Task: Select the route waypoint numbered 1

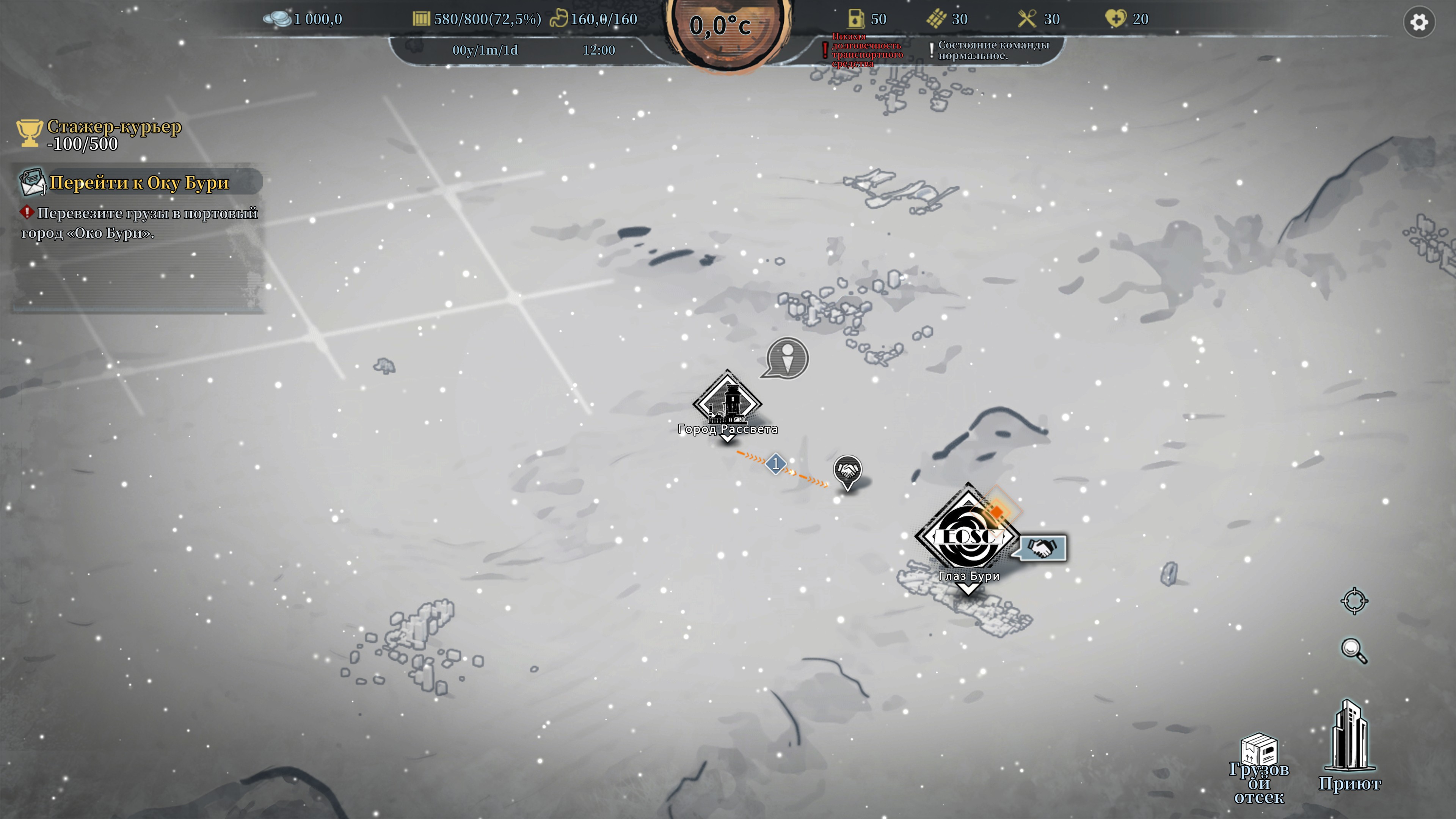Action: (x=775, y=464)
